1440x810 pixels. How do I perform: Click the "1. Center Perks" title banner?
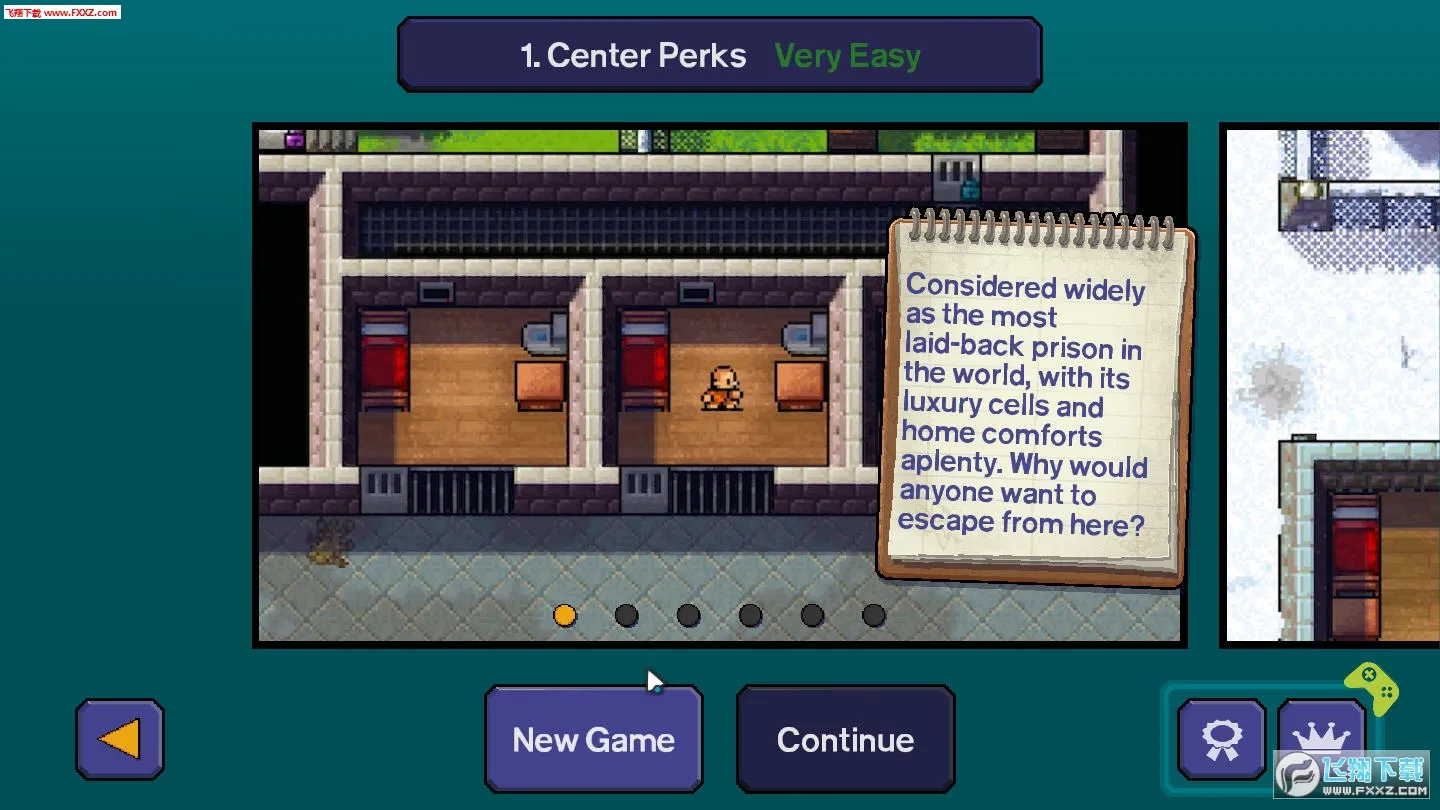click(634, 55)
